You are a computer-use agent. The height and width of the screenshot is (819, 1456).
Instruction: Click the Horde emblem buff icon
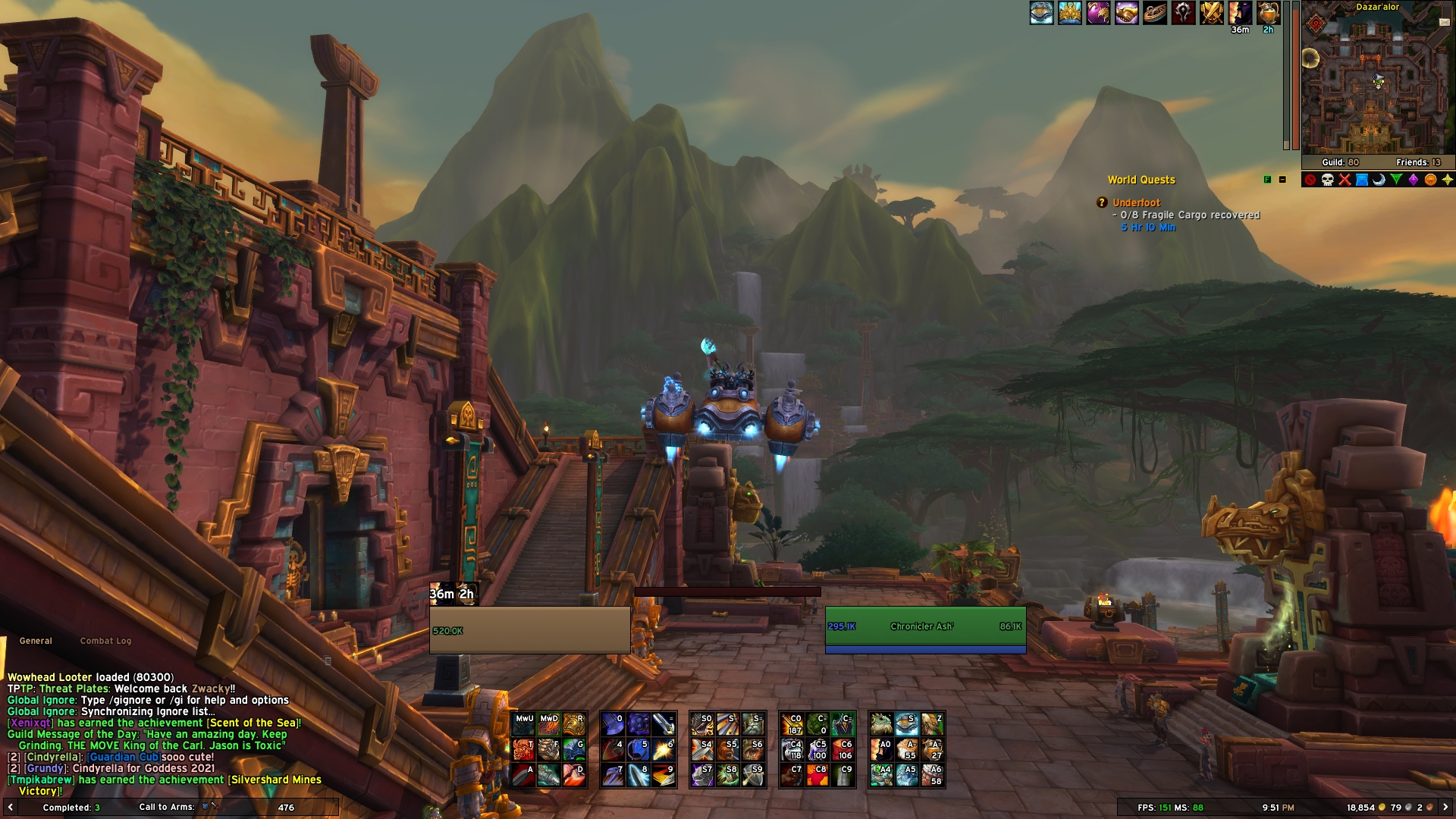(x=1181, y=13)
